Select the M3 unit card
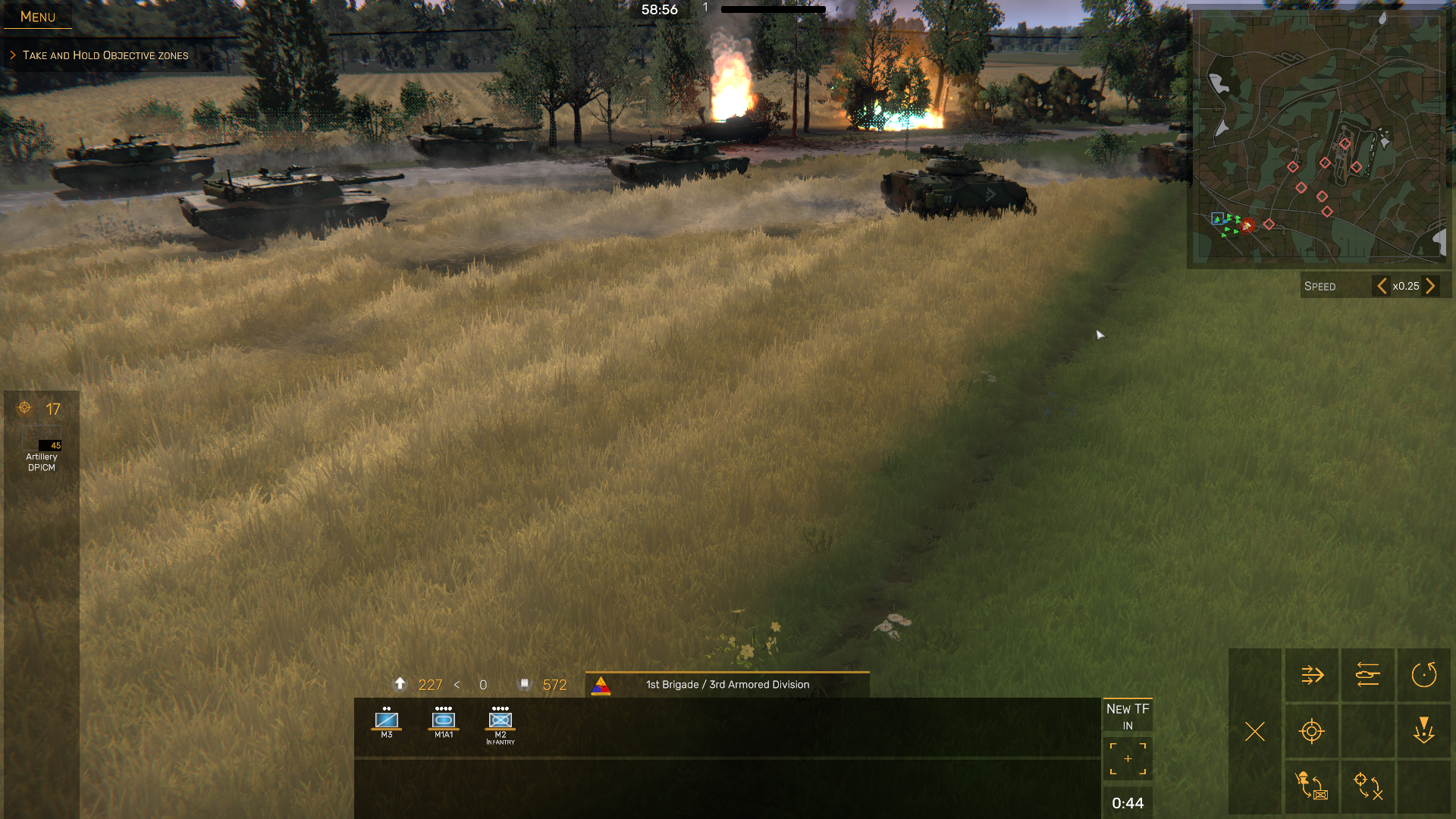The image size is (1456, 819). tap(387, 721)
